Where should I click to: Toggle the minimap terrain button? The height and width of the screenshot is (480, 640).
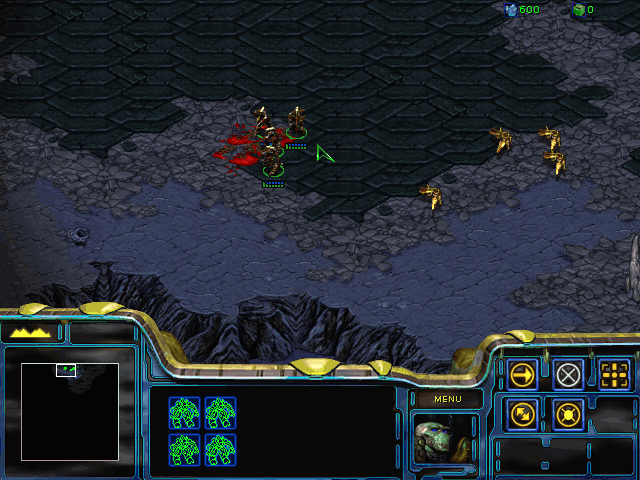33,332
